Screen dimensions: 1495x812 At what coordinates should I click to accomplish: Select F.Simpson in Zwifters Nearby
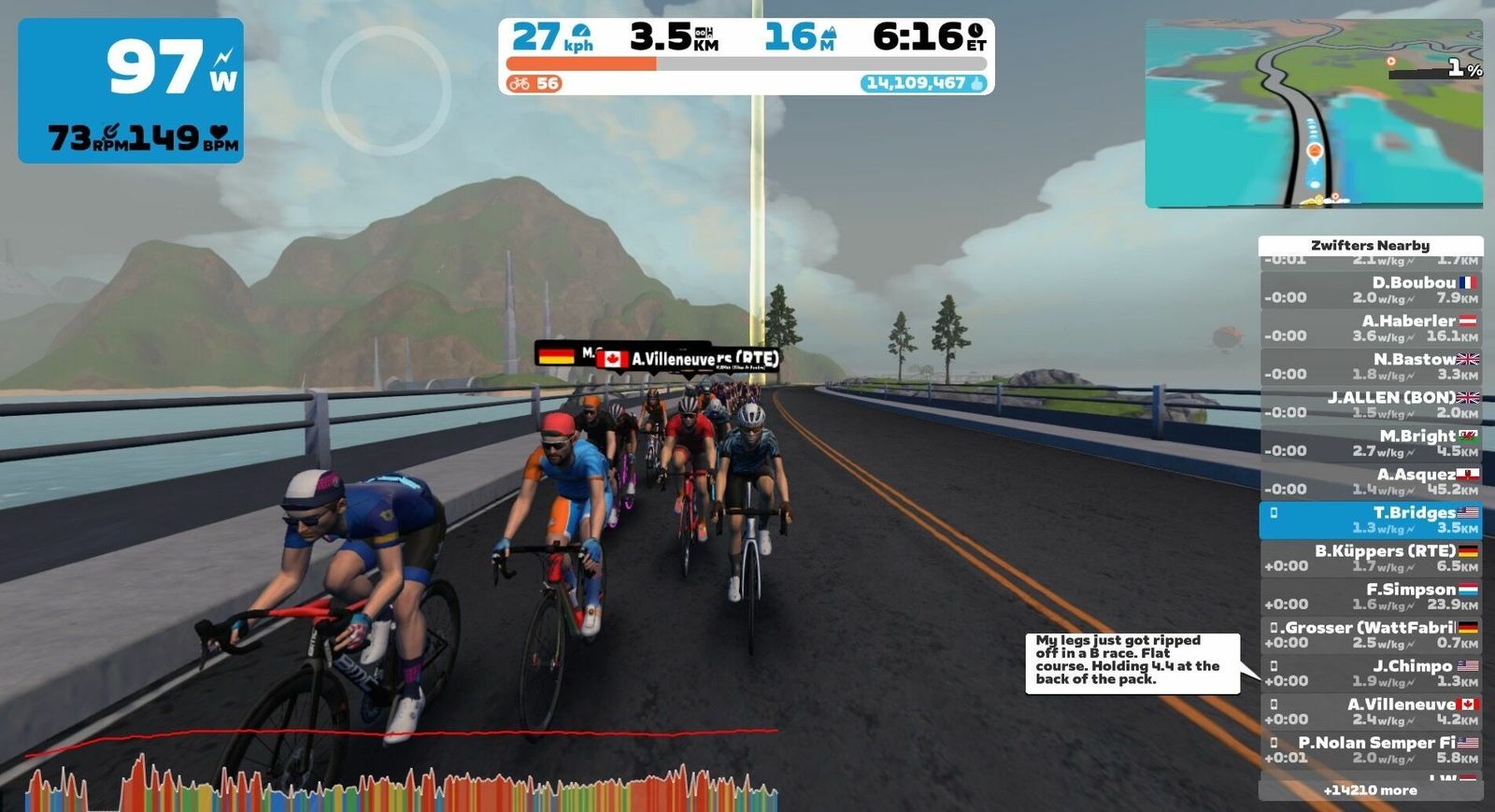(x=1371, y=596)
